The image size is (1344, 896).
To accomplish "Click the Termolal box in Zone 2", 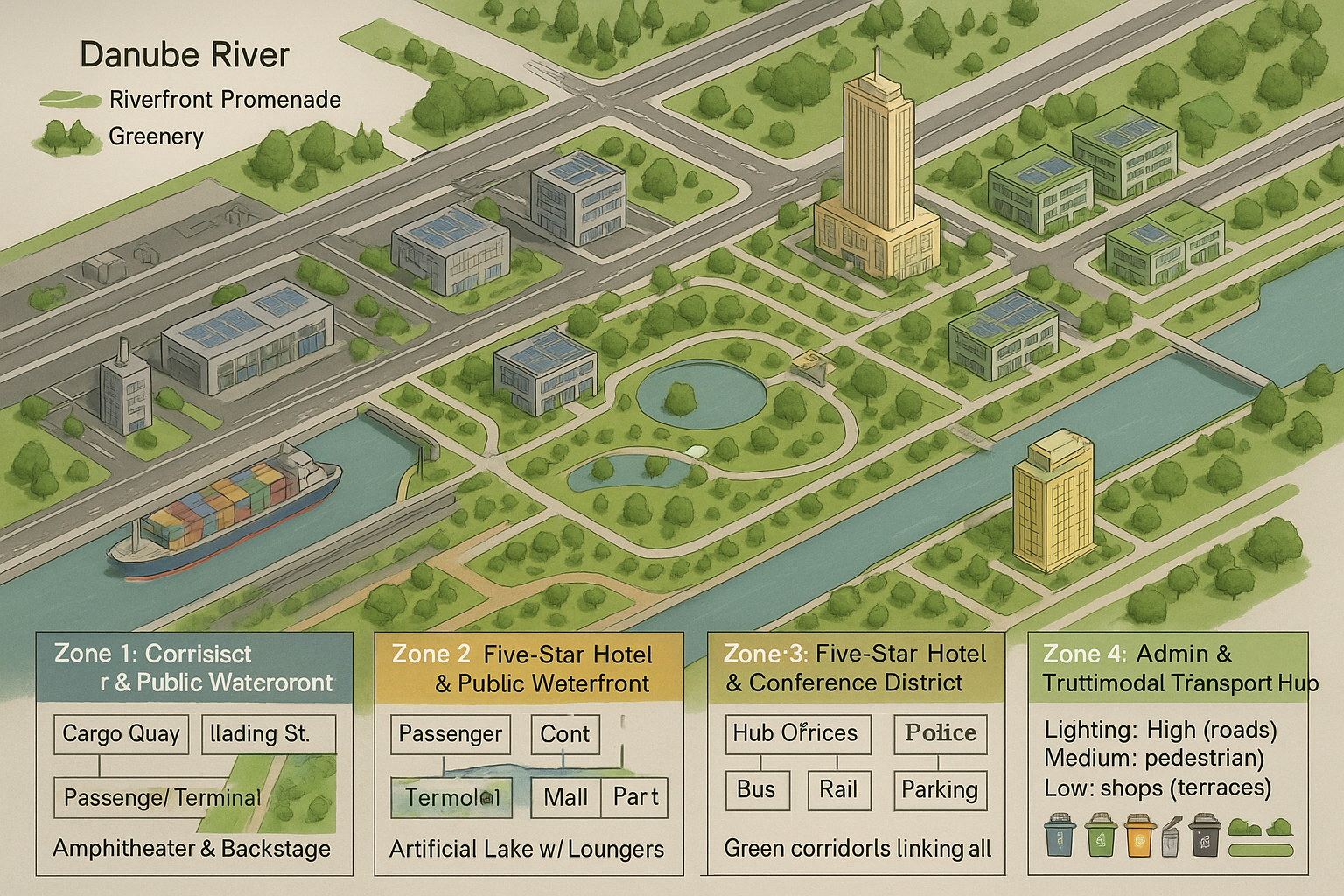I will point(451,797).
